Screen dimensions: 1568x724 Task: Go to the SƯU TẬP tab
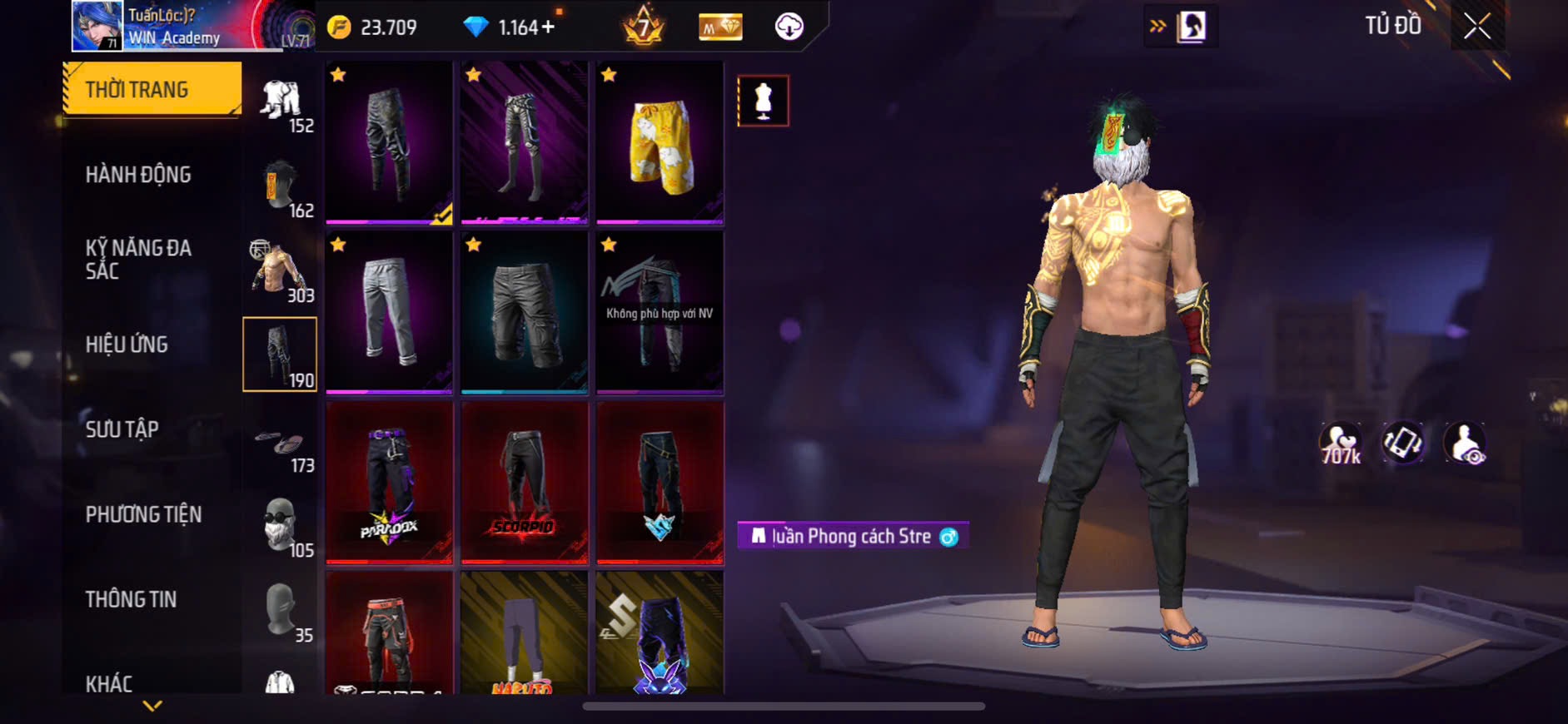click(x=122, y=429)
